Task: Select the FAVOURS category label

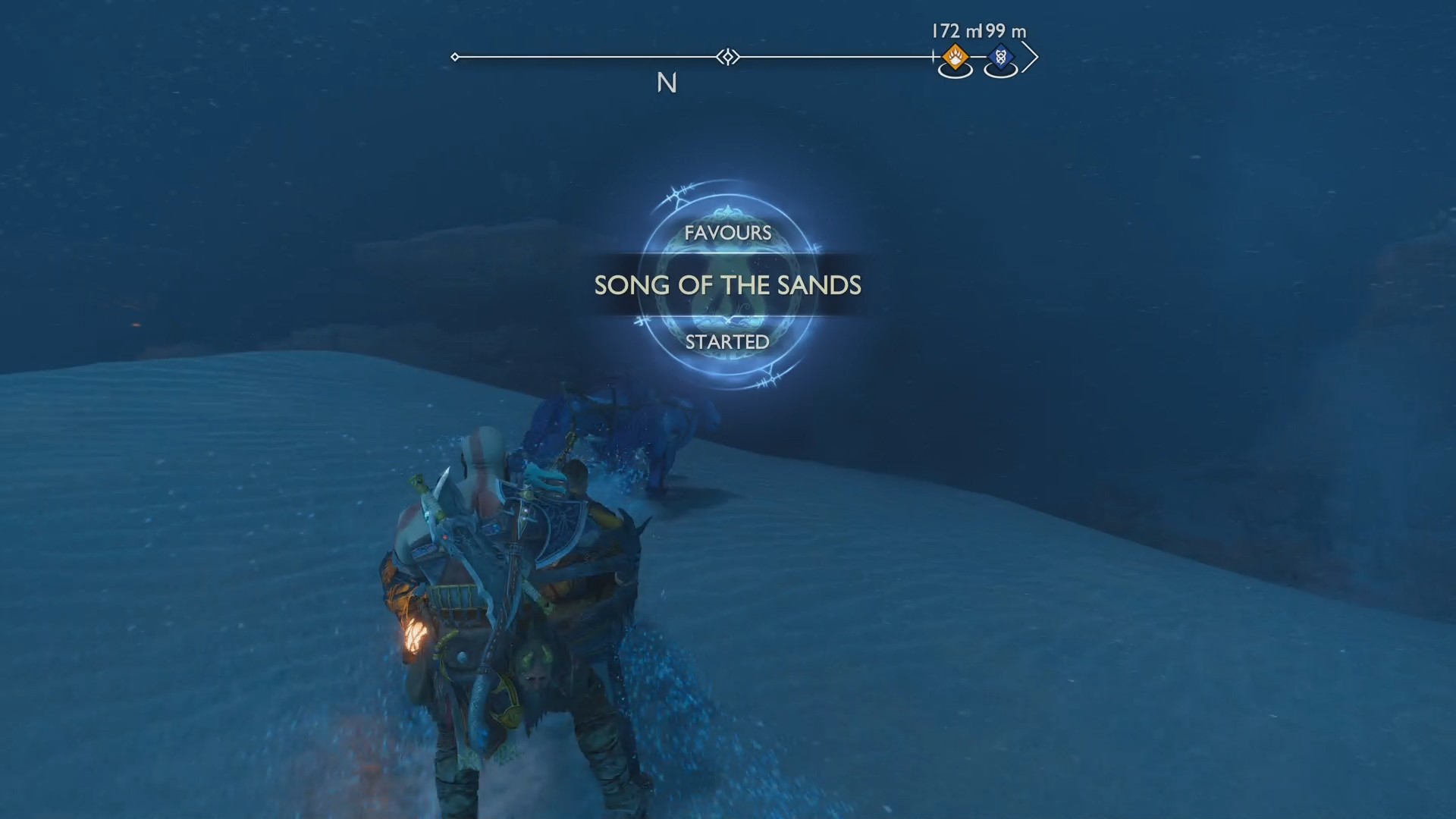Action: coord(727,233)
